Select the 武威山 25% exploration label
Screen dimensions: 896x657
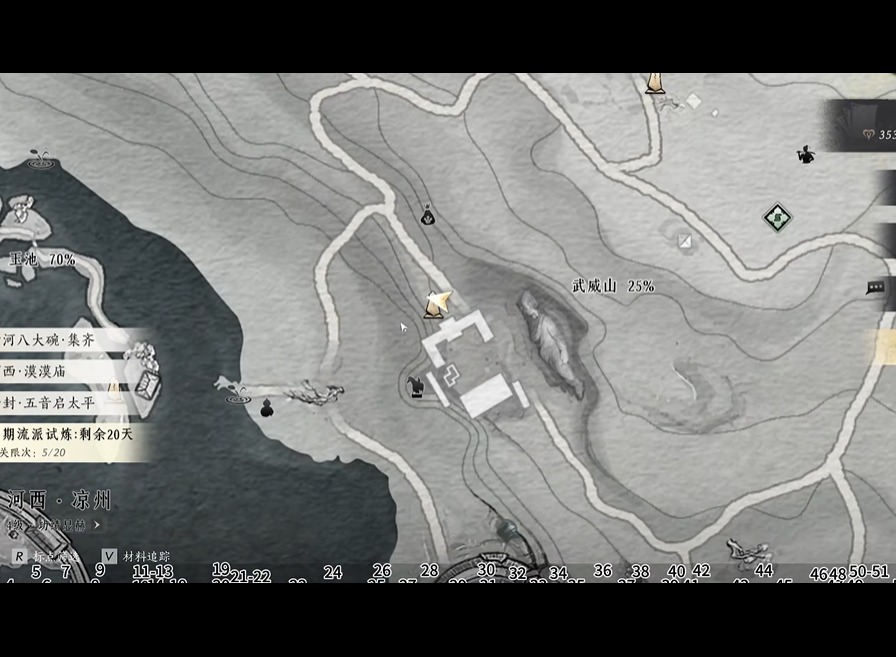(613, 286)
